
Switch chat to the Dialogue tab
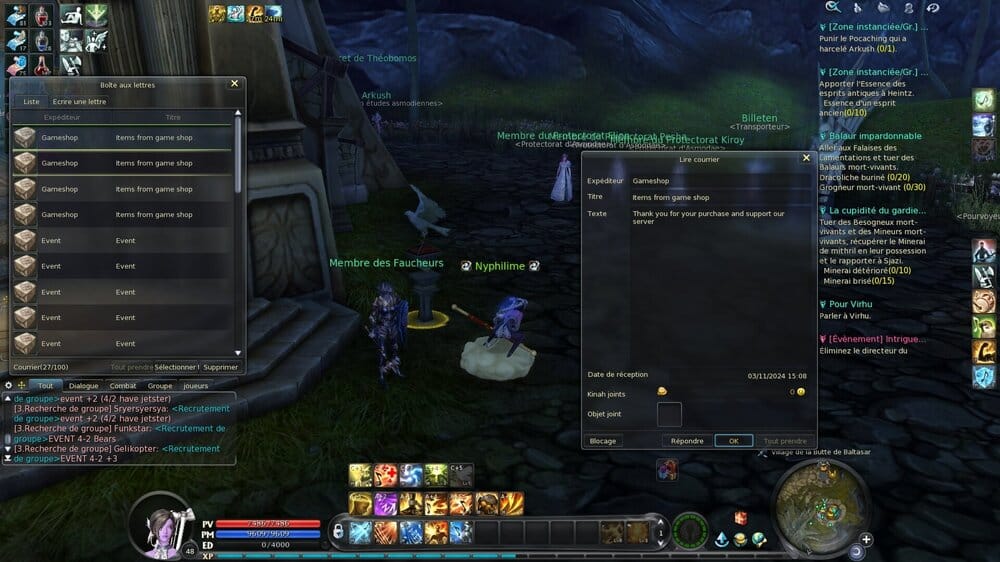(x=84, y=385)
